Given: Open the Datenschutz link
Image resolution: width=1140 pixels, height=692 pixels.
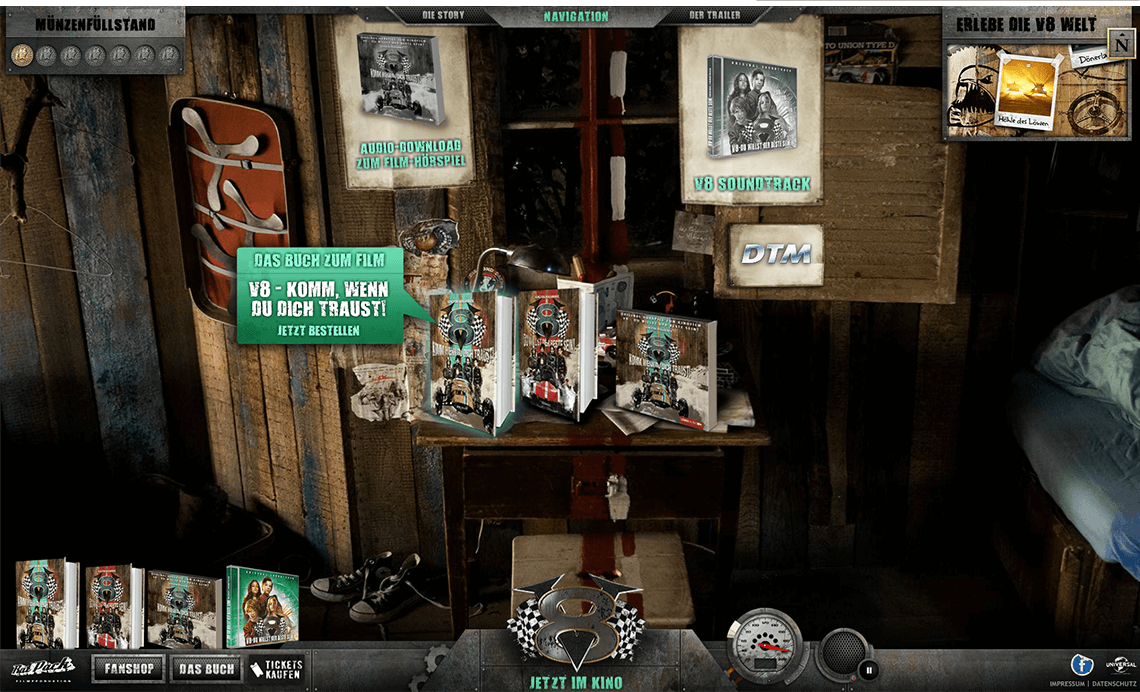Looking at the screenshot, I should pos(1113,684).
